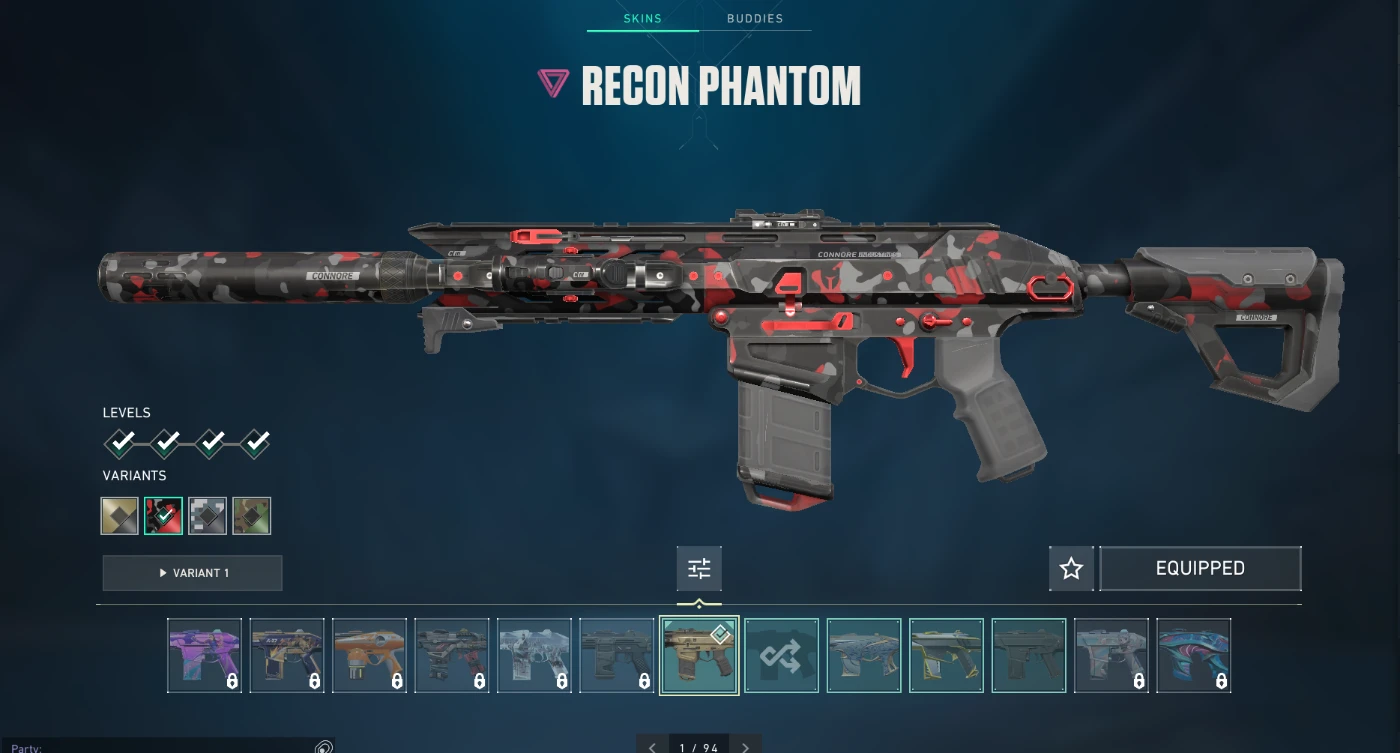Switch to the Buddies tab
The height and width of the screenshot is (753, 1400).
[754, 18]
